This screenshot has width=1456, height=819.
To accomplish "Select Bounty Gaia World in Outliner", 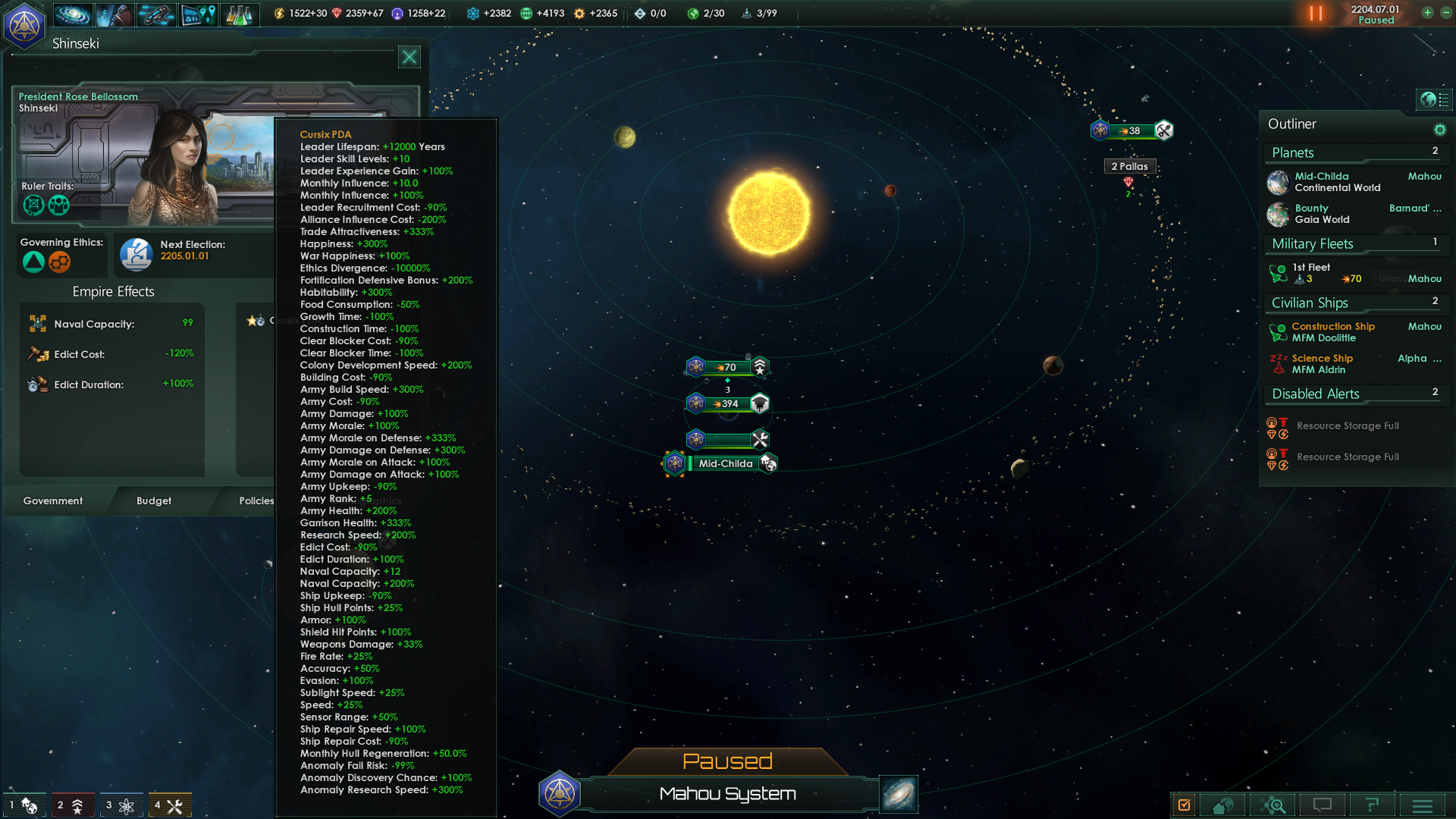I will pyautogui.click(x=1323, y=214).
